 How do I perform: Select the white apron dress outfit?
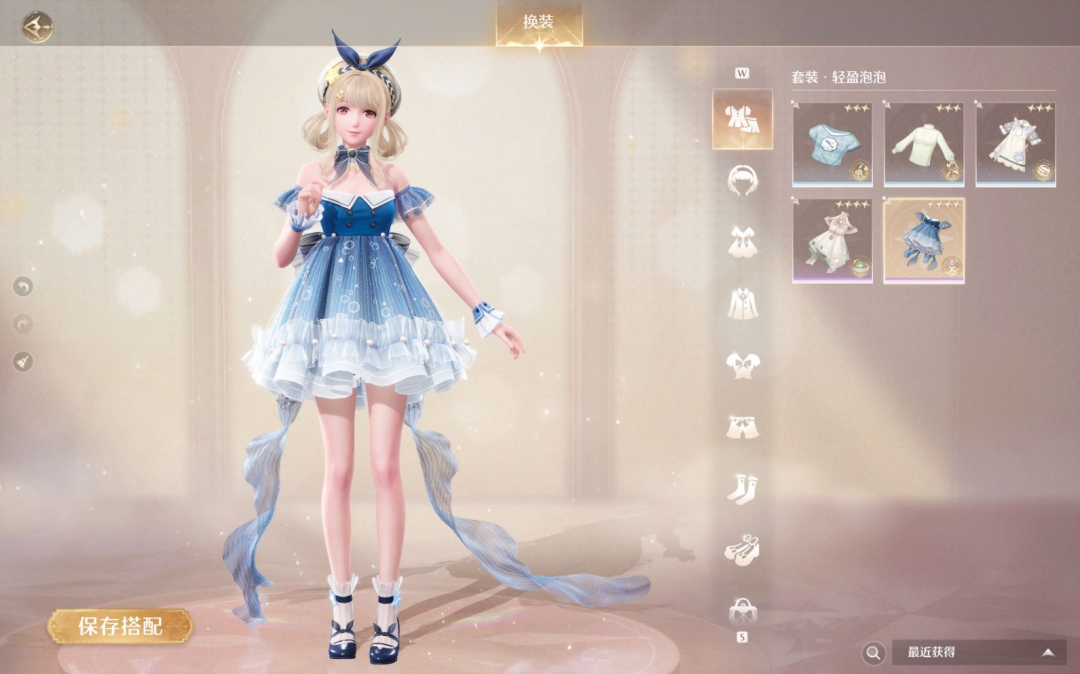(1015, 144)
